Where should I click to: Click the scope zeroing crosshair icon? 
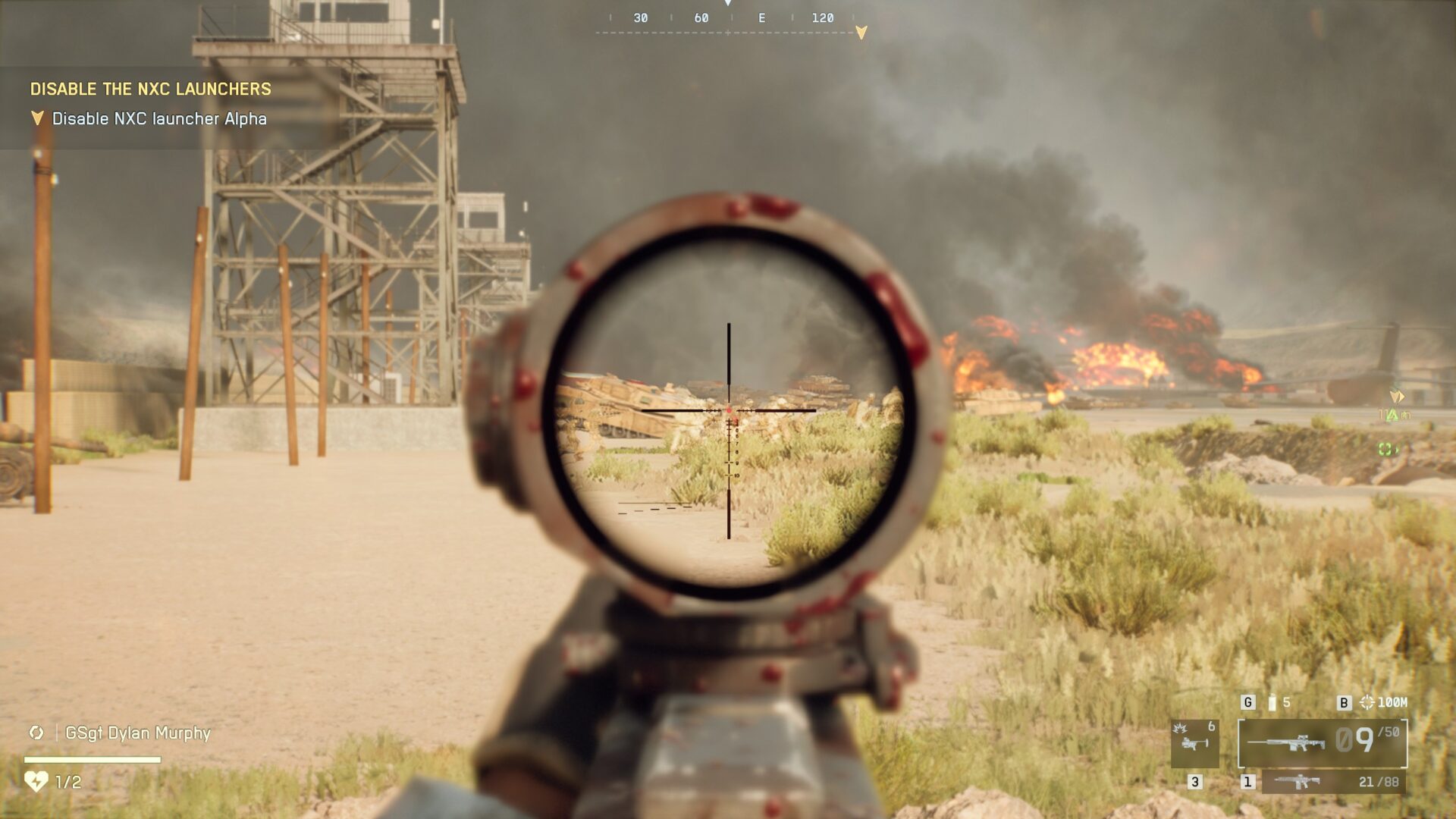[x=1367, y=703]
